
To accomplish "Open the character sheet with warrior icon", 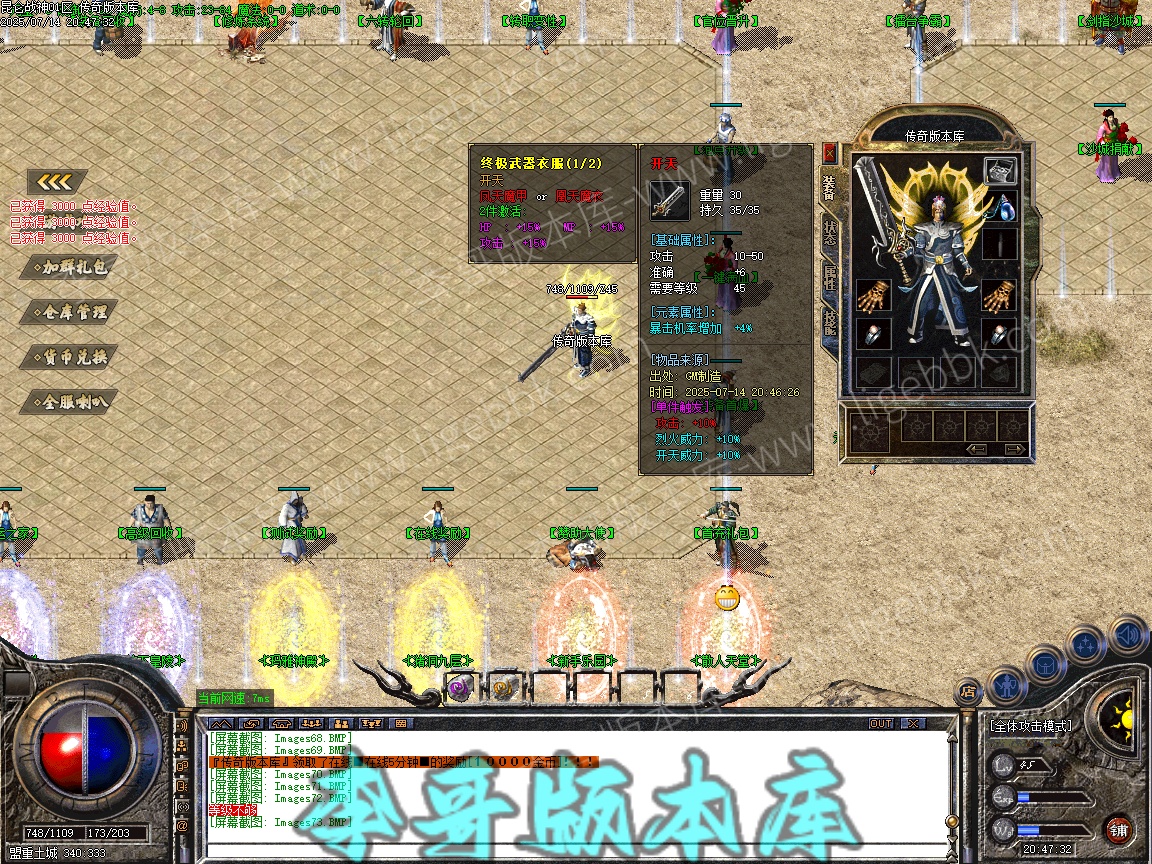I will [x=1007, y=683].
